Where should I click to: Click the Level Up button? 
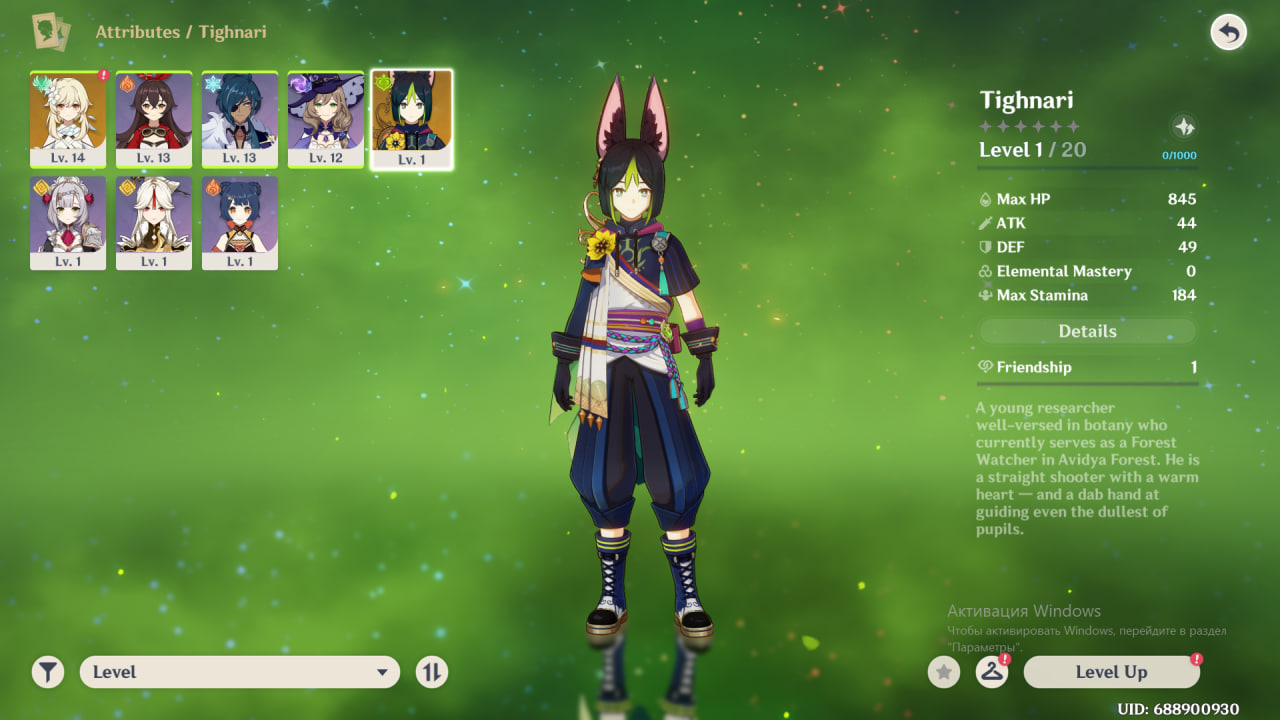(x=1111, y=672)
